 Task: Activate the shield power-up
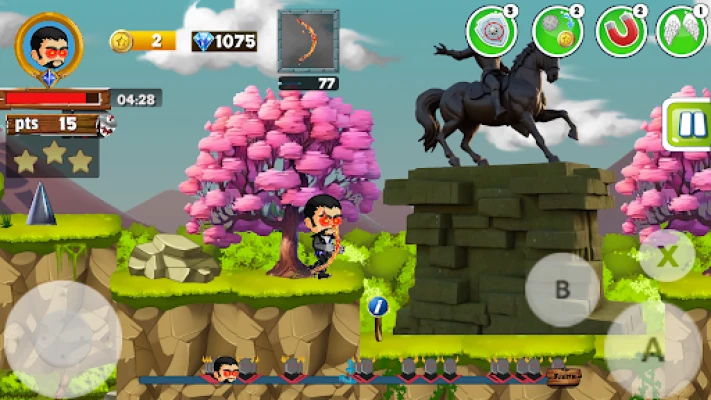click(x=491, y=32)
